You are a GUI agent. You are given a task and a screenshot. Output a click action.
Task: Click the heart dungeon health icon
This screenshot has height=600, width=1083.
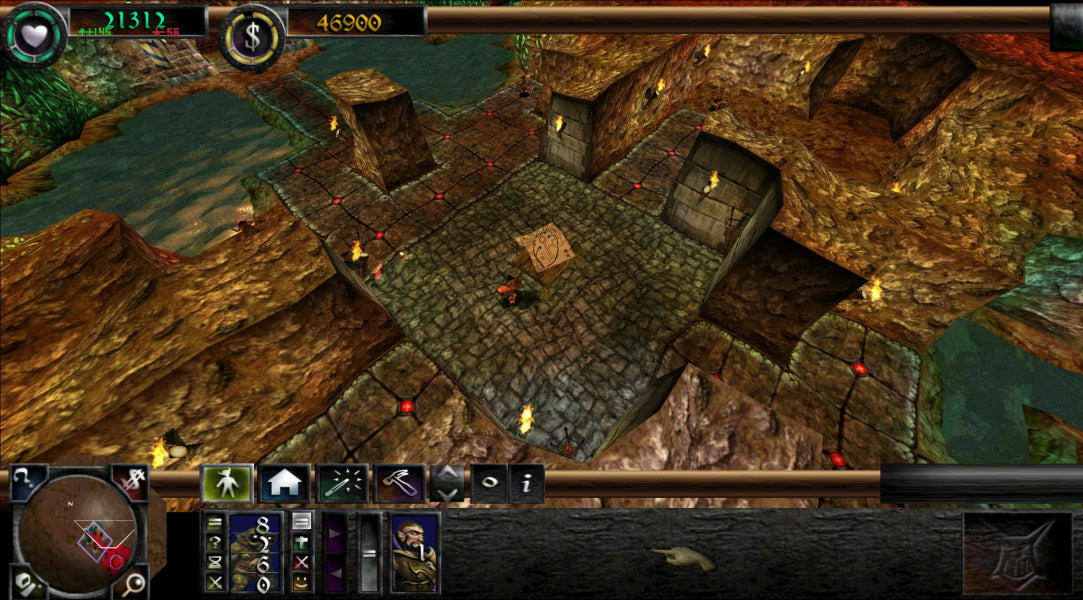[33, 32]
